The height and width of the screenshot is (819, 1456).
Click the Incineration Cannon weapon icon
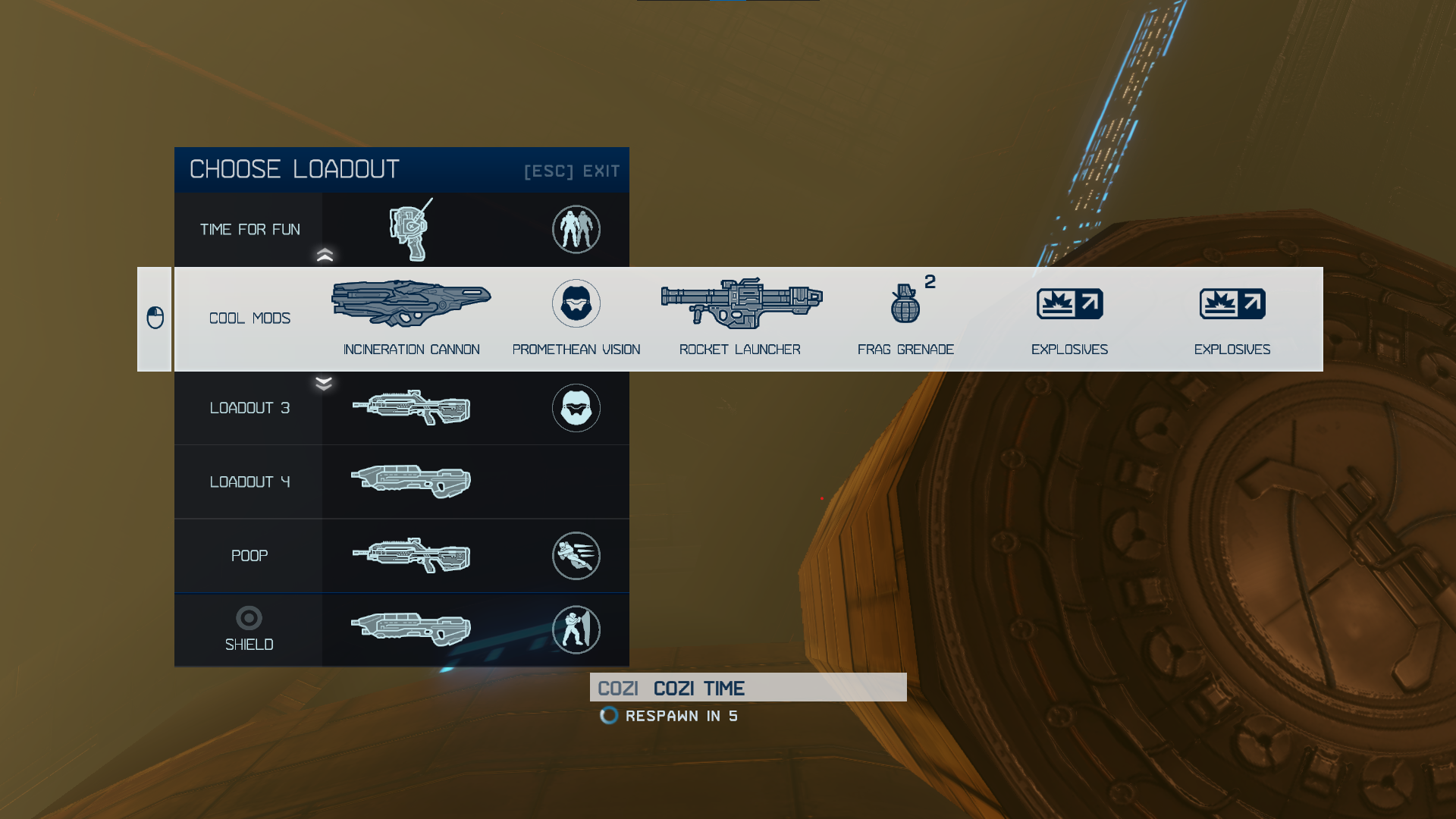tap(411, 303)
